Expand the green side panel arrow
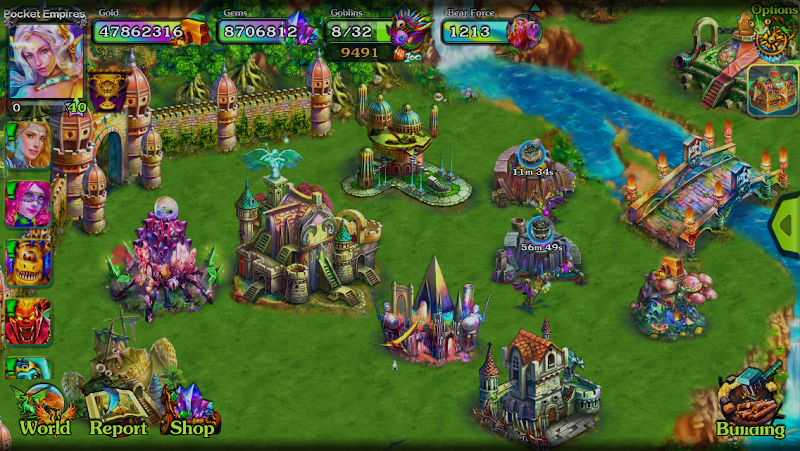800x451 pixels. 788,226
